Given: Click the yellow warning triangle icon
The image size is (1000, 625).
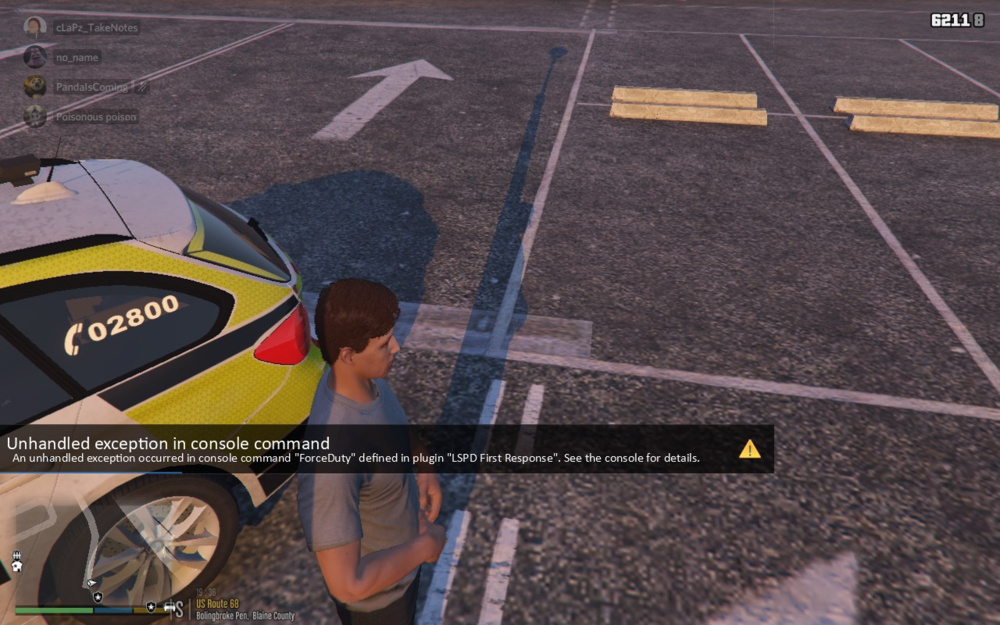Looking at the screenshot, I should 750,449.
